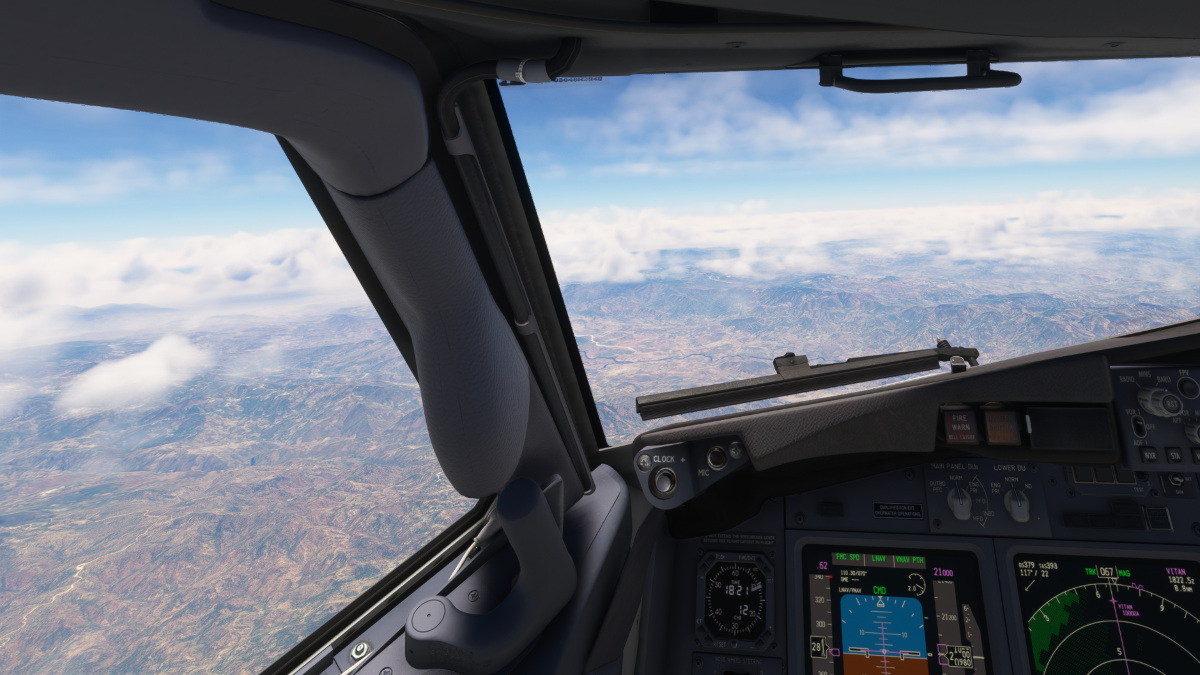This screenshot has width=1200, height=675.
Task: Toggle the WXR weather radar button
Action: pyautogui.click(x=1149, y=454)
